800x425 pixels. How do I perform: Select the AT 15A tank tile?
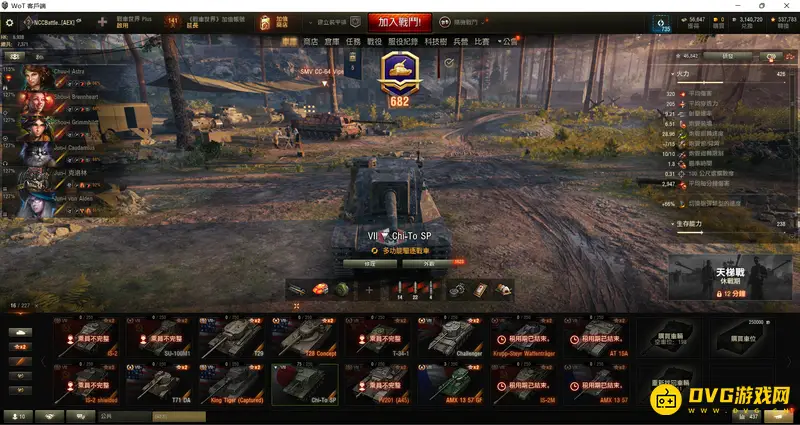click(x=594, y=337)
